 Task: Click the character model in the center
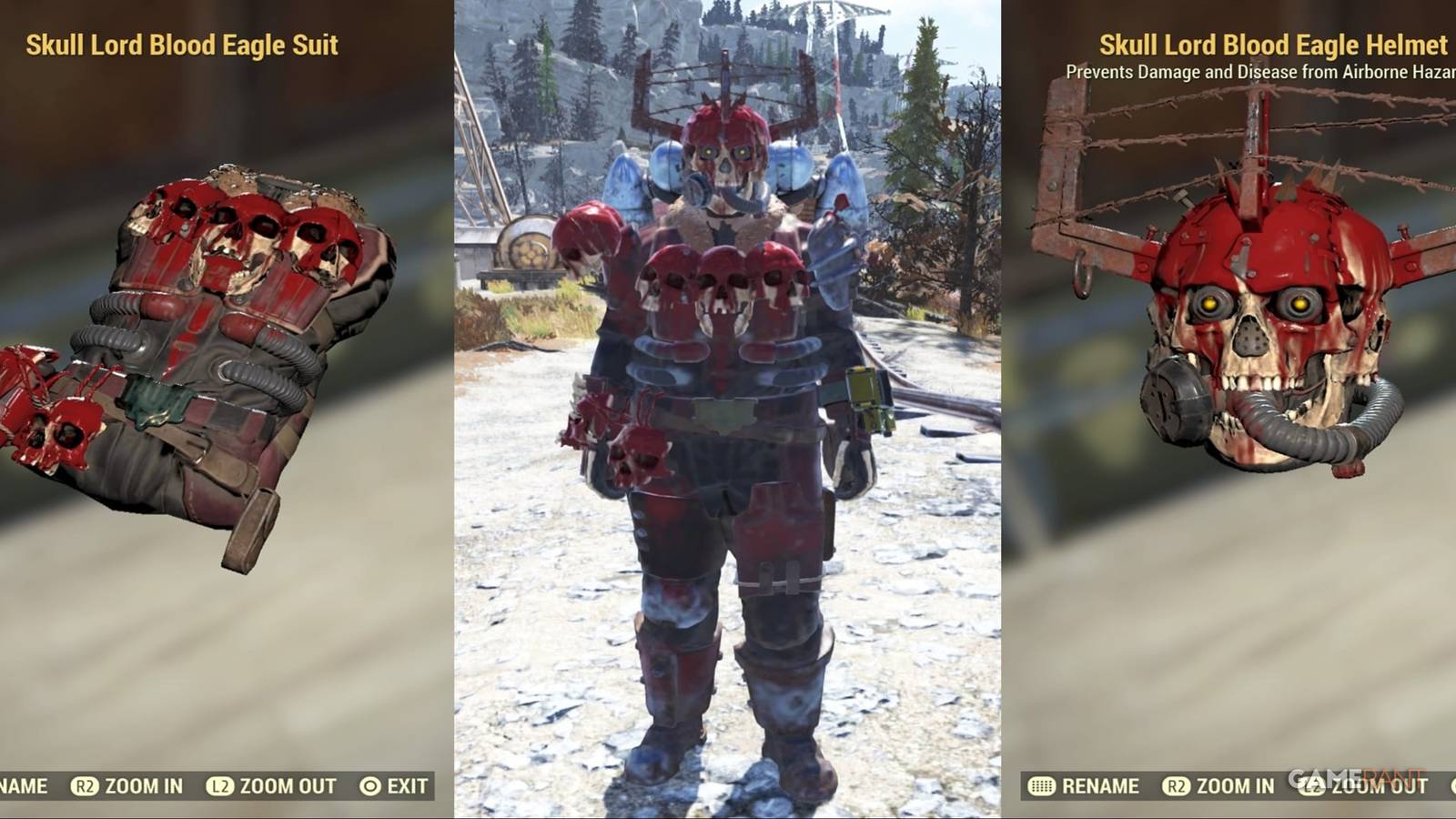coord(728,409)
